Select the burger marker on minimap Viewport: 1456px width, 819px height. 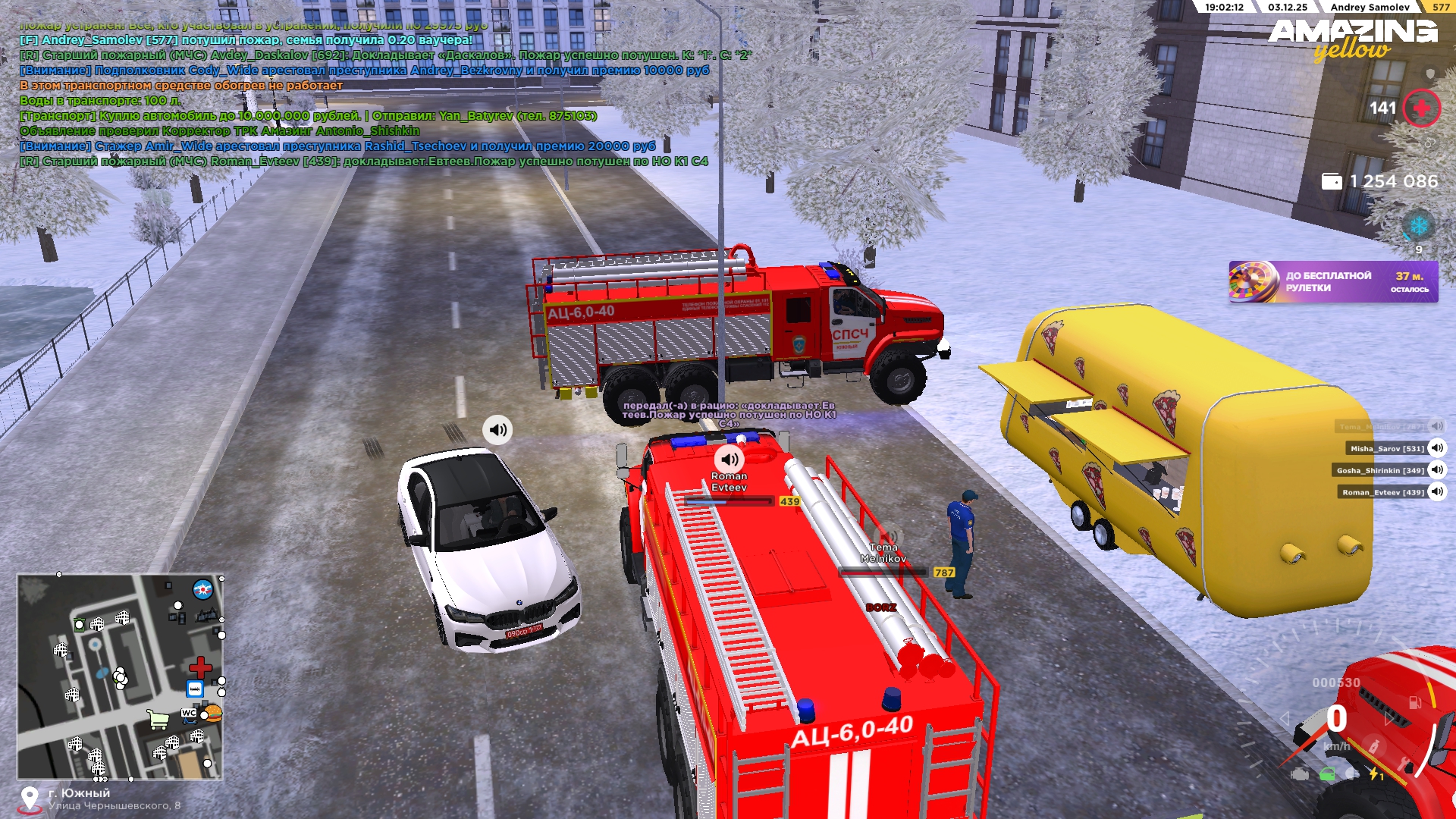(213, 713)
